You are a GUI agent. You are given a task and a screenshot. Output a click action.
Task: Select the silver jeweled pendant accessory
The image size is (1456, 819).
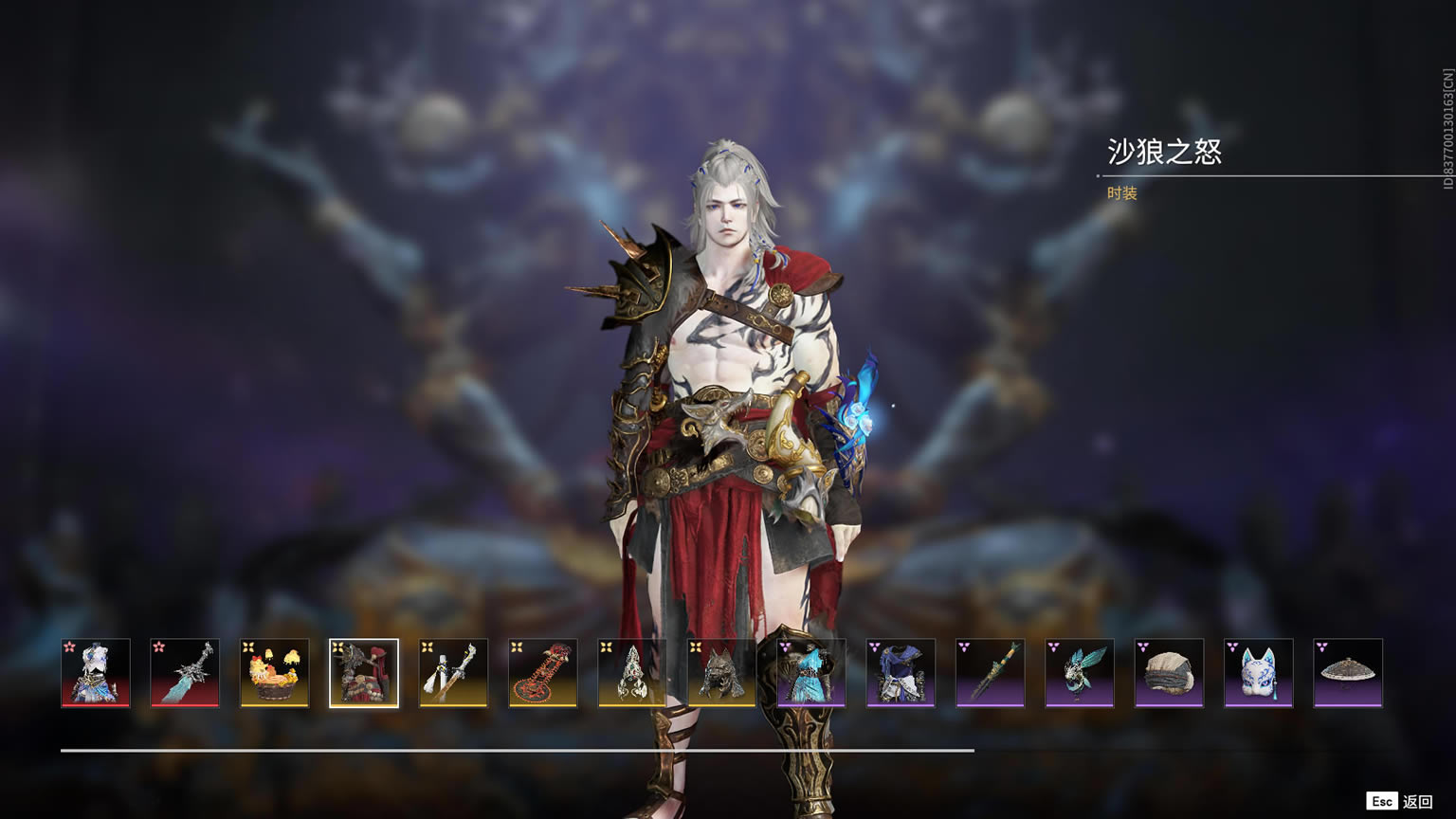coord(632,673)
